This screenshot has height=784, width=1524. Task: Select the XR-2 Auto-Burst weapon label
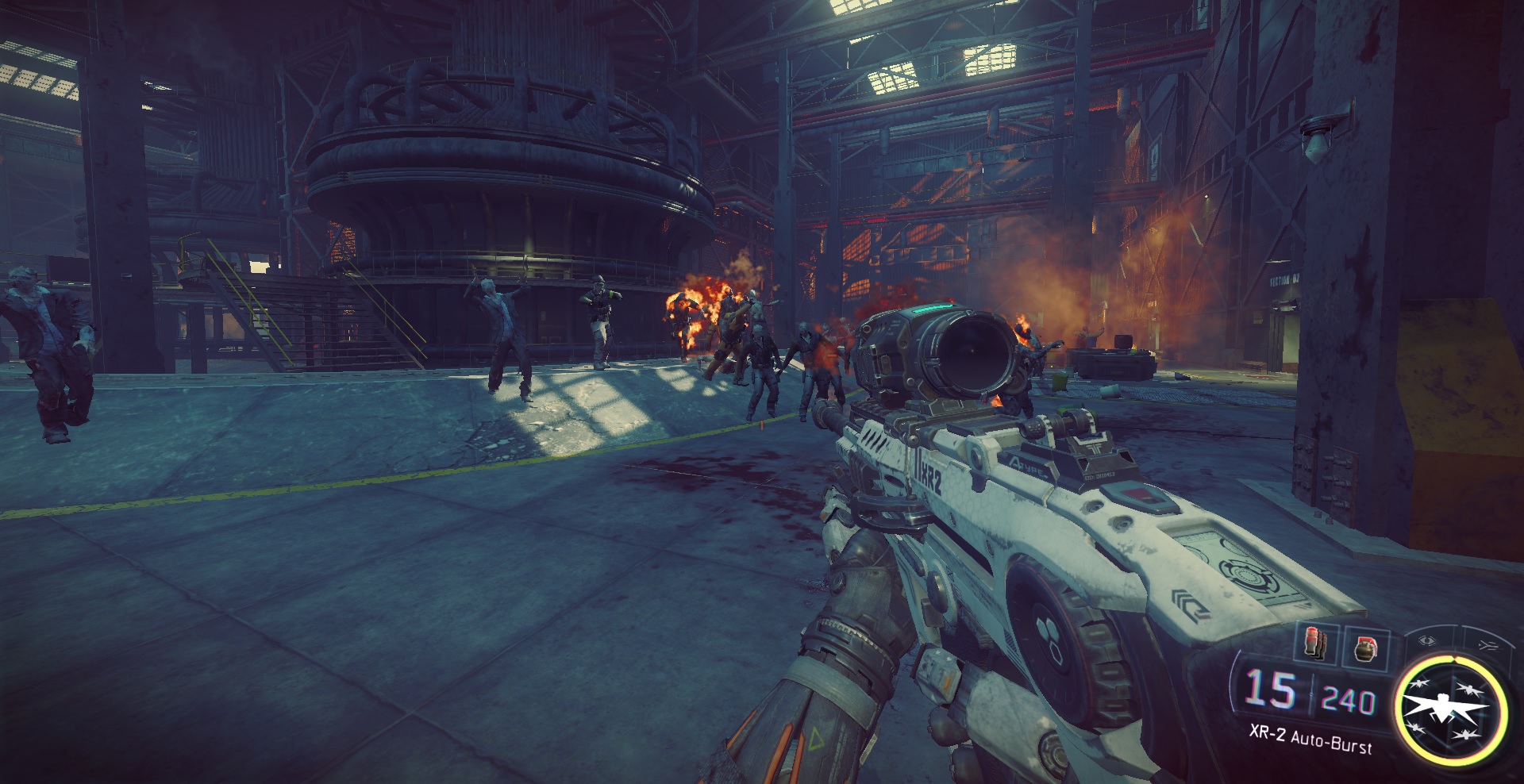coord(1310,740)
